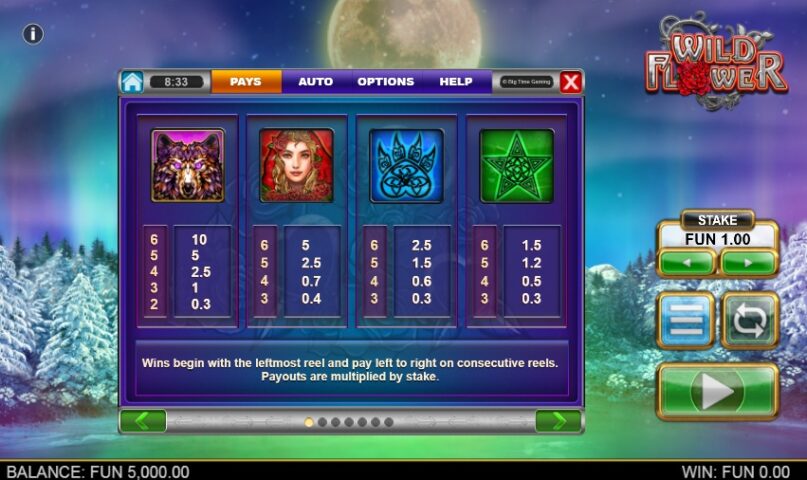
Task: Increase the stake with the right arrow
Action: (749, 263)
